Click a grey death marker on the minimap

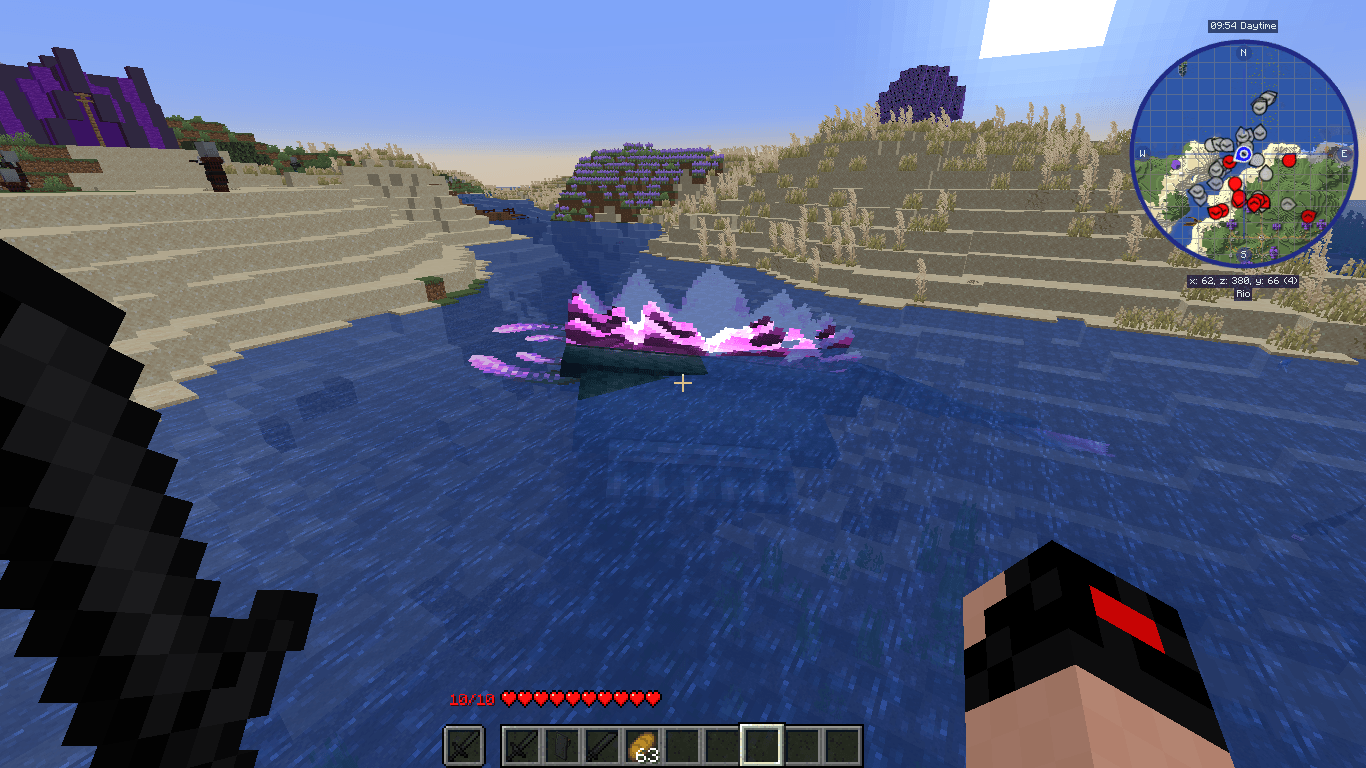coord(1260,108)
